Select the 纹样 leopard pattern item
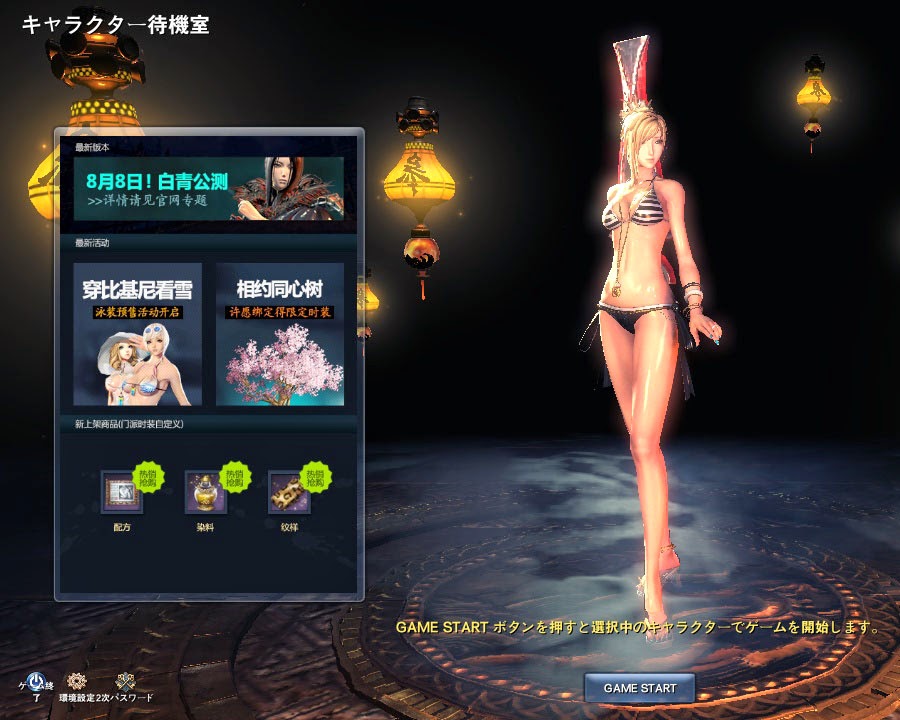Image resolution: width=900 pixels, height=720 pixels. (x=289, y=492)
